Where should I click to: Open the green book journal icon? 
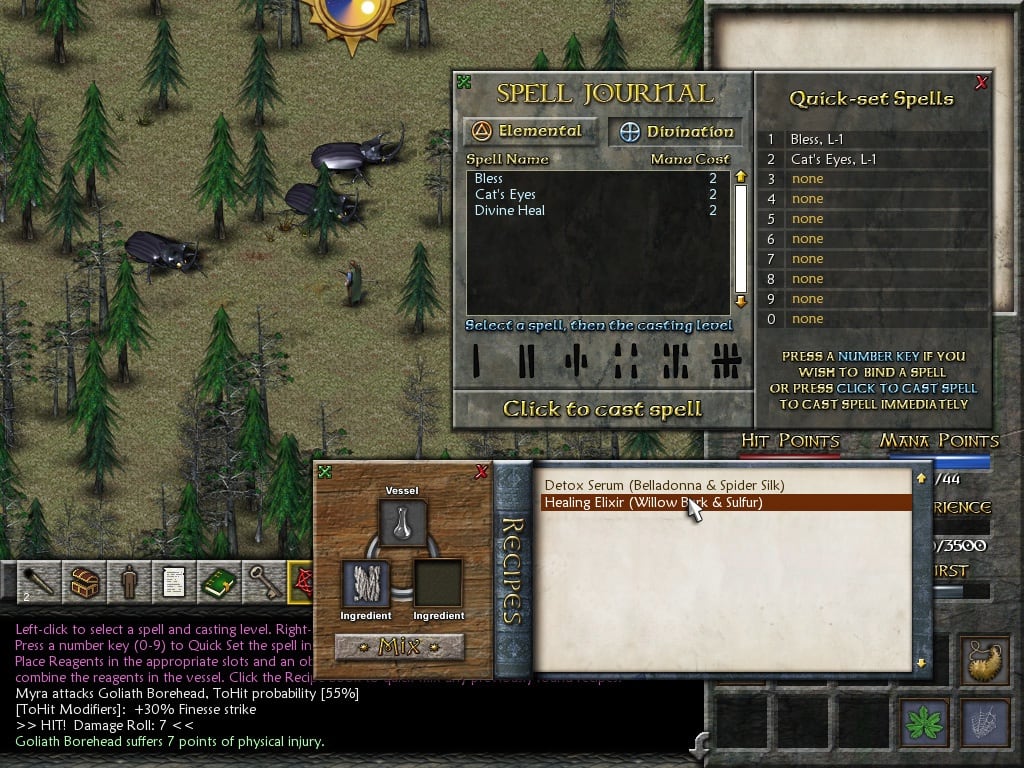coord(219,582)
